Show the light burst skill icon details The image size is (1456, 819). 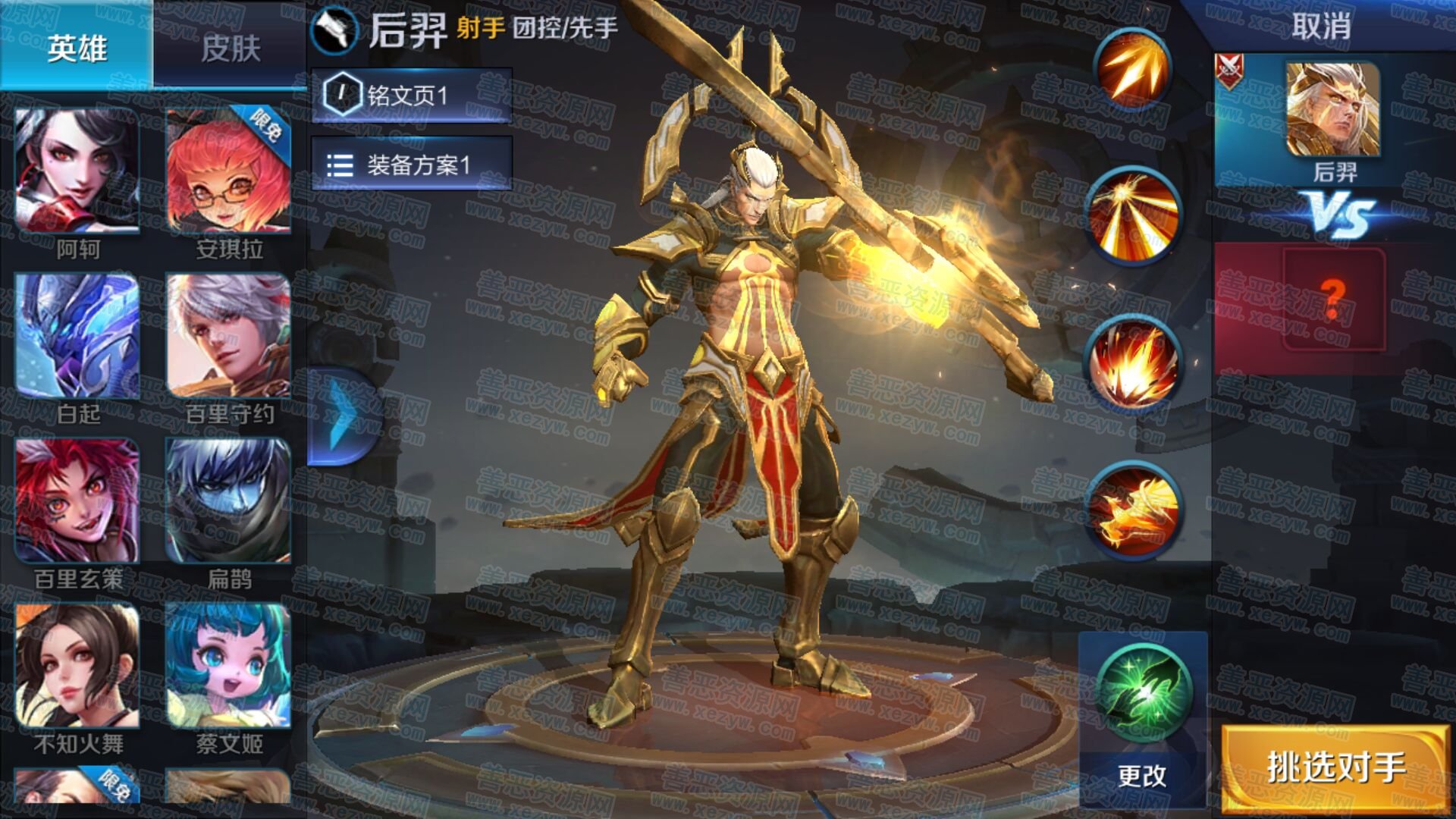tap(1133, 215)
